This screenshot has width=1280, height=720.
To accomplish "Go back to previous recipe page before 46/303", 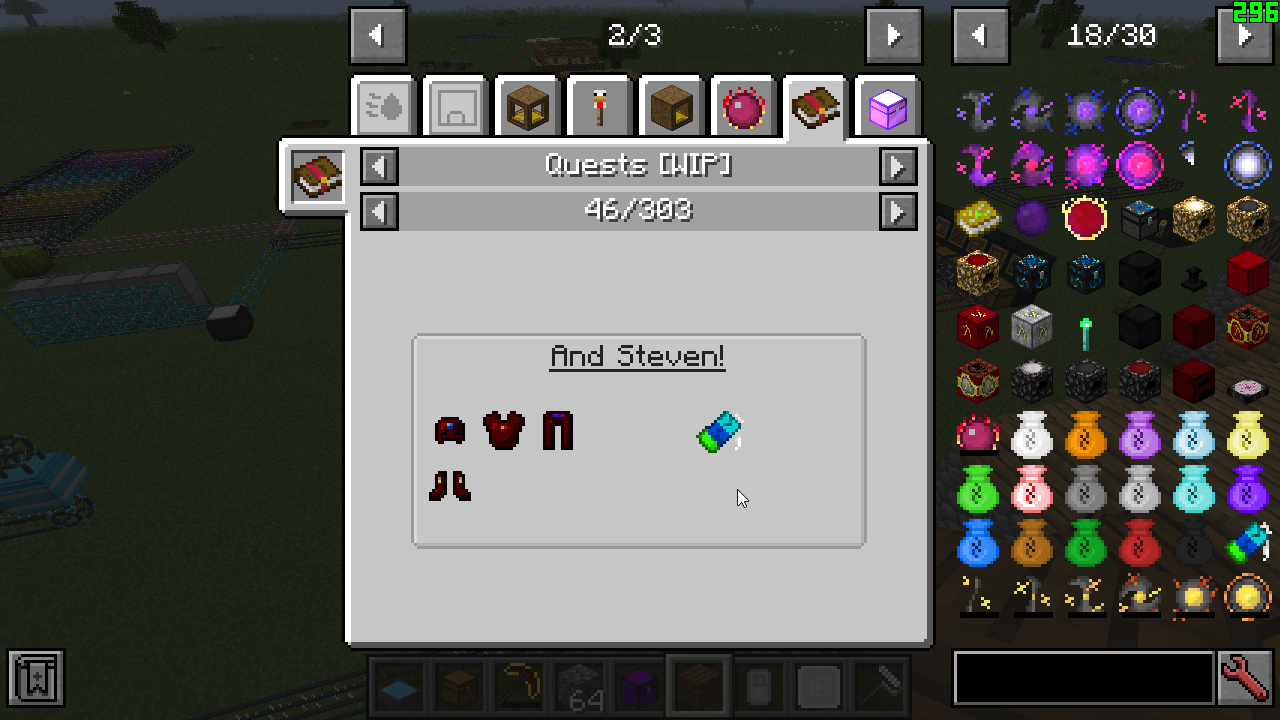I will click(x=379, y=211).
